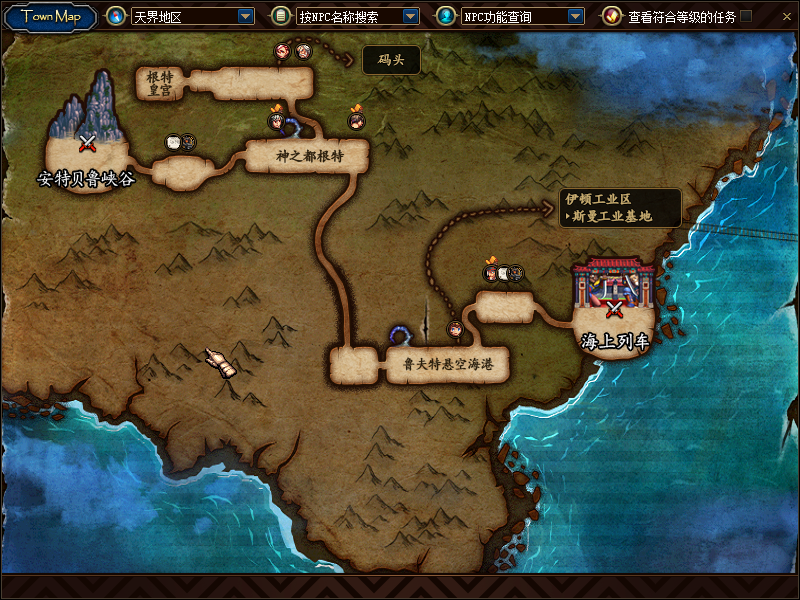Image resolution: width=800 pixels, height=600 pixels.
Task: Toggle the 查看符合等级的任务 checkbox
Action: point(745,16)
